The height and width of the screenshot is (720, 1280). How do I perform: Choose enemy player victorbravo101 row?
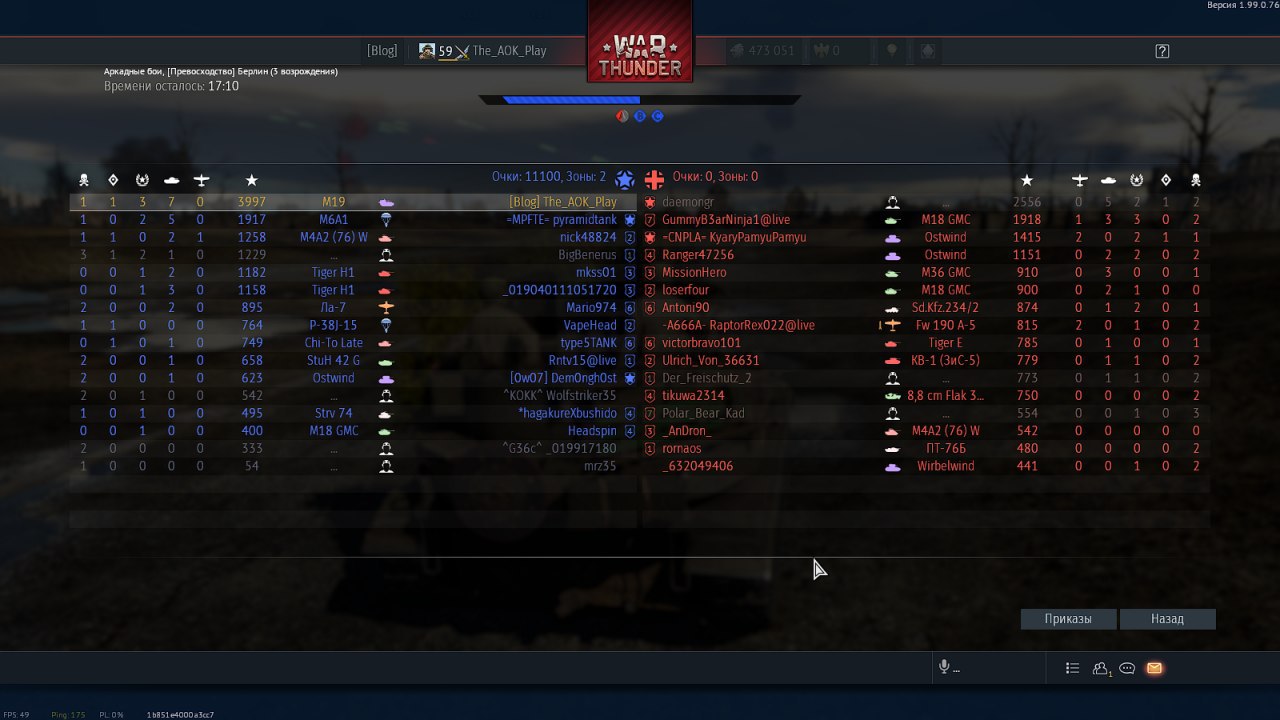click(701, 343)
